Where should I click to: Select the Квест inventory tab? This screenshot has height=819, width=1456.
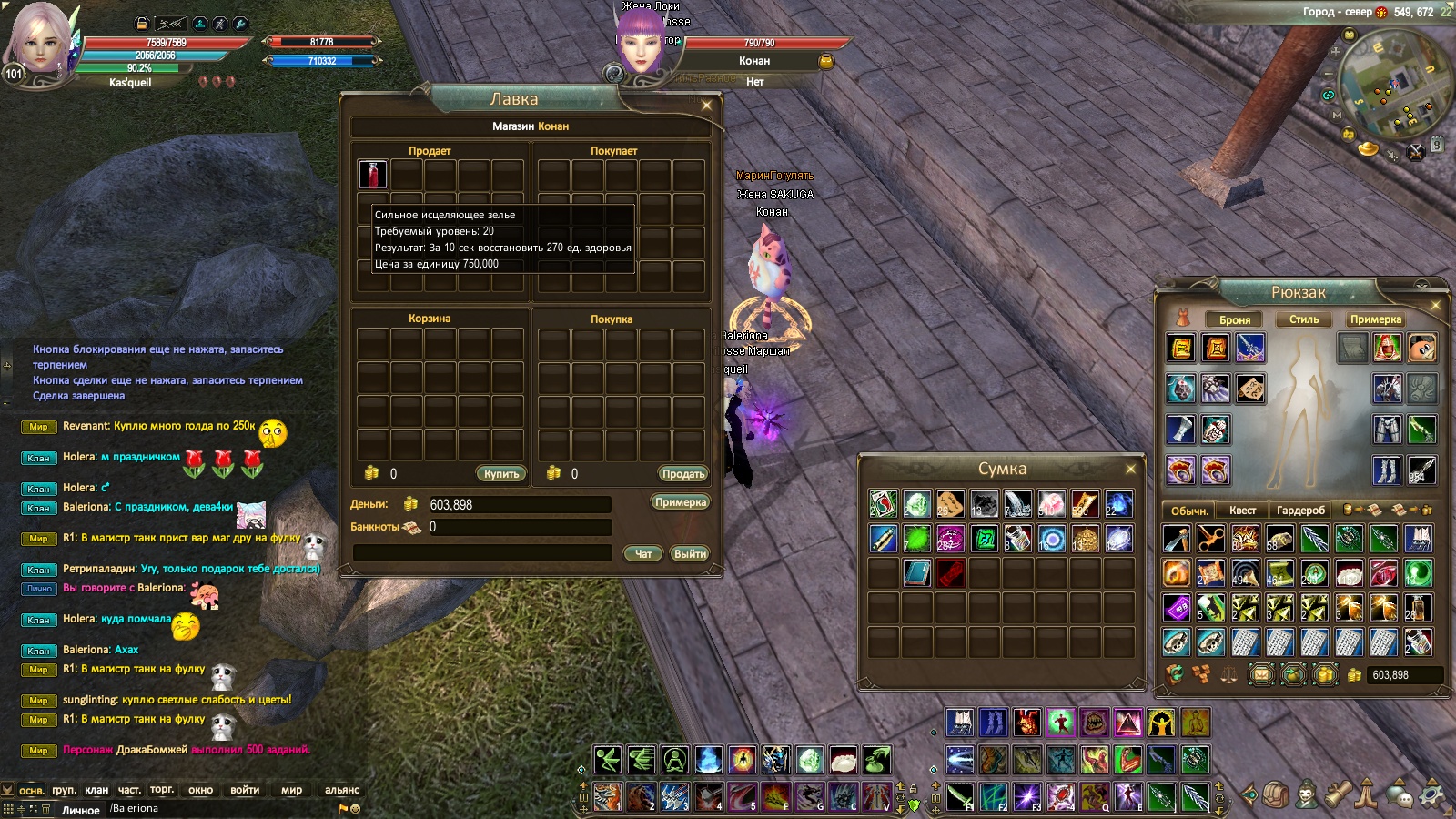(1242, 511)
